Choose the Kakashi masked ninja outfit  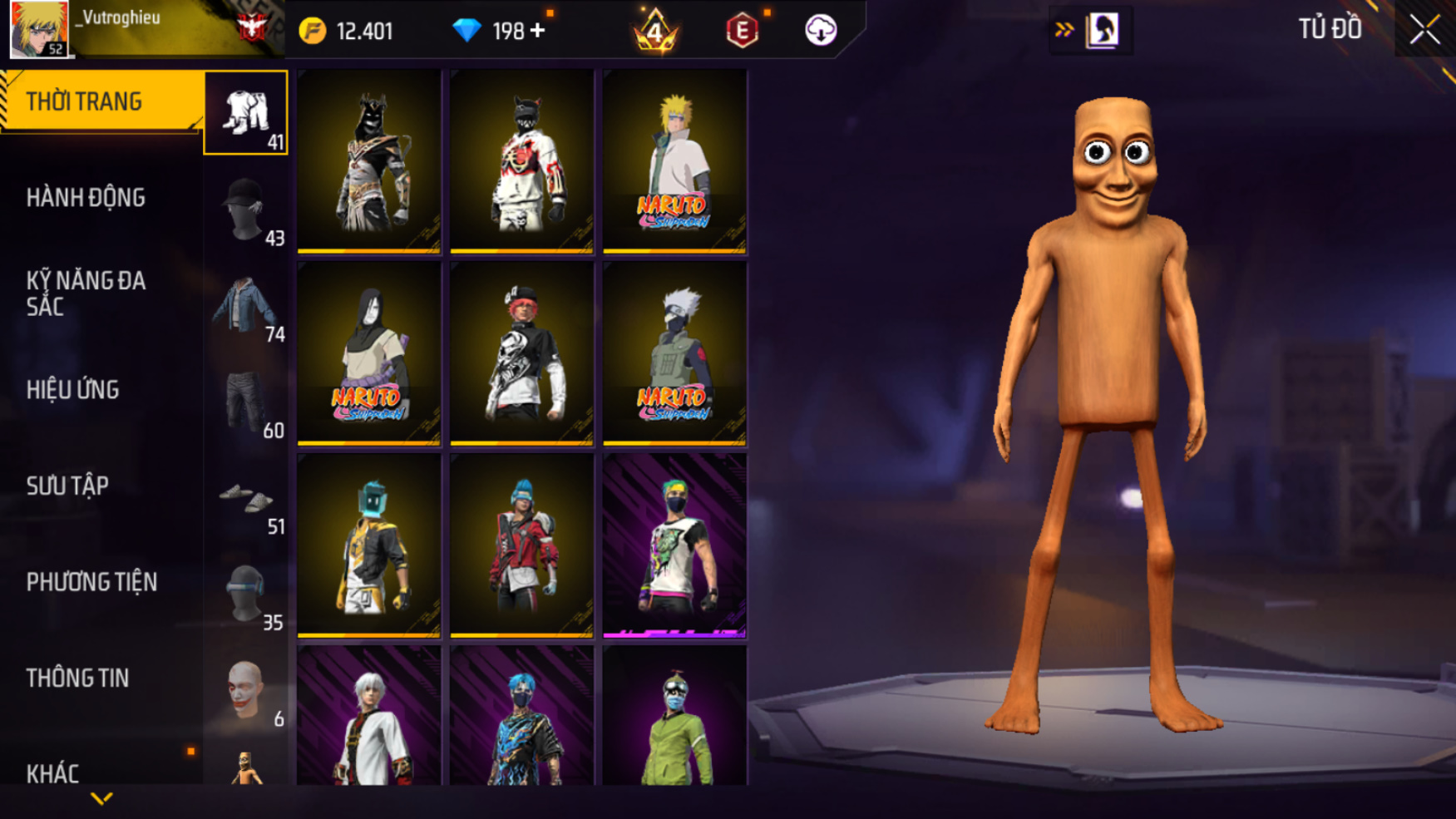[x=674, y=353]
